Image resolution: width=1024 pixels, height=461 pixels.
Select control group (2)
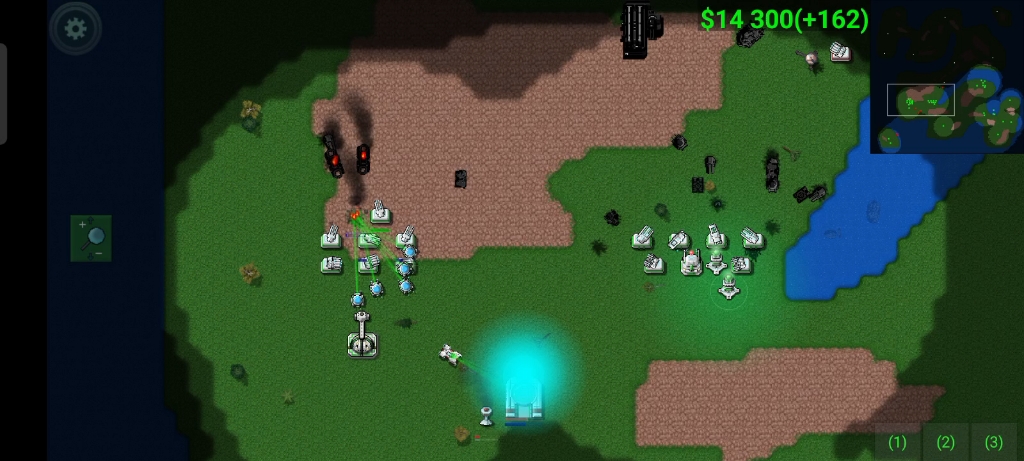pos(945,441)
